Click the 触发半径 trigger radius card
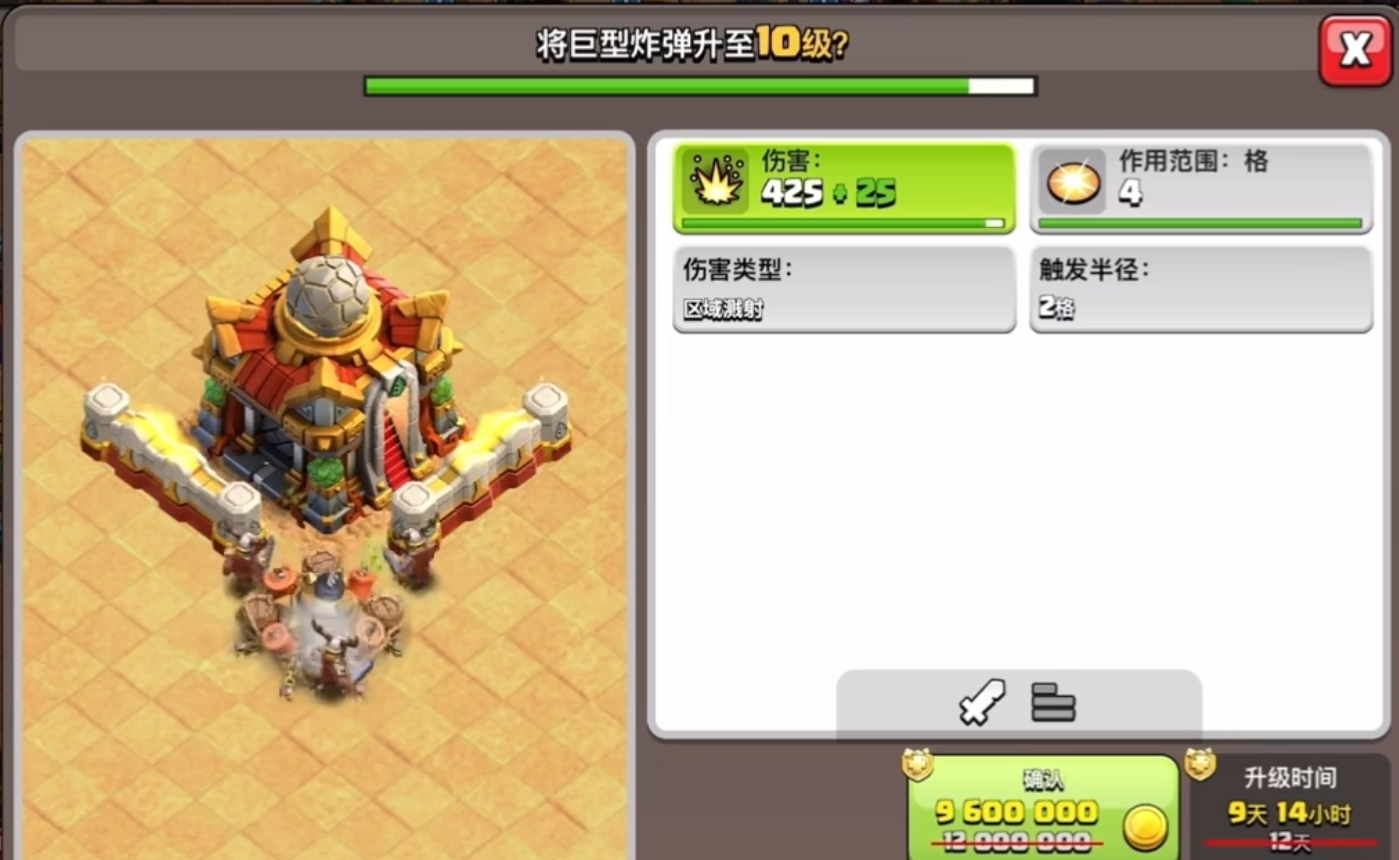Viewport: 1399px width, 860px height. point(1201,289)
